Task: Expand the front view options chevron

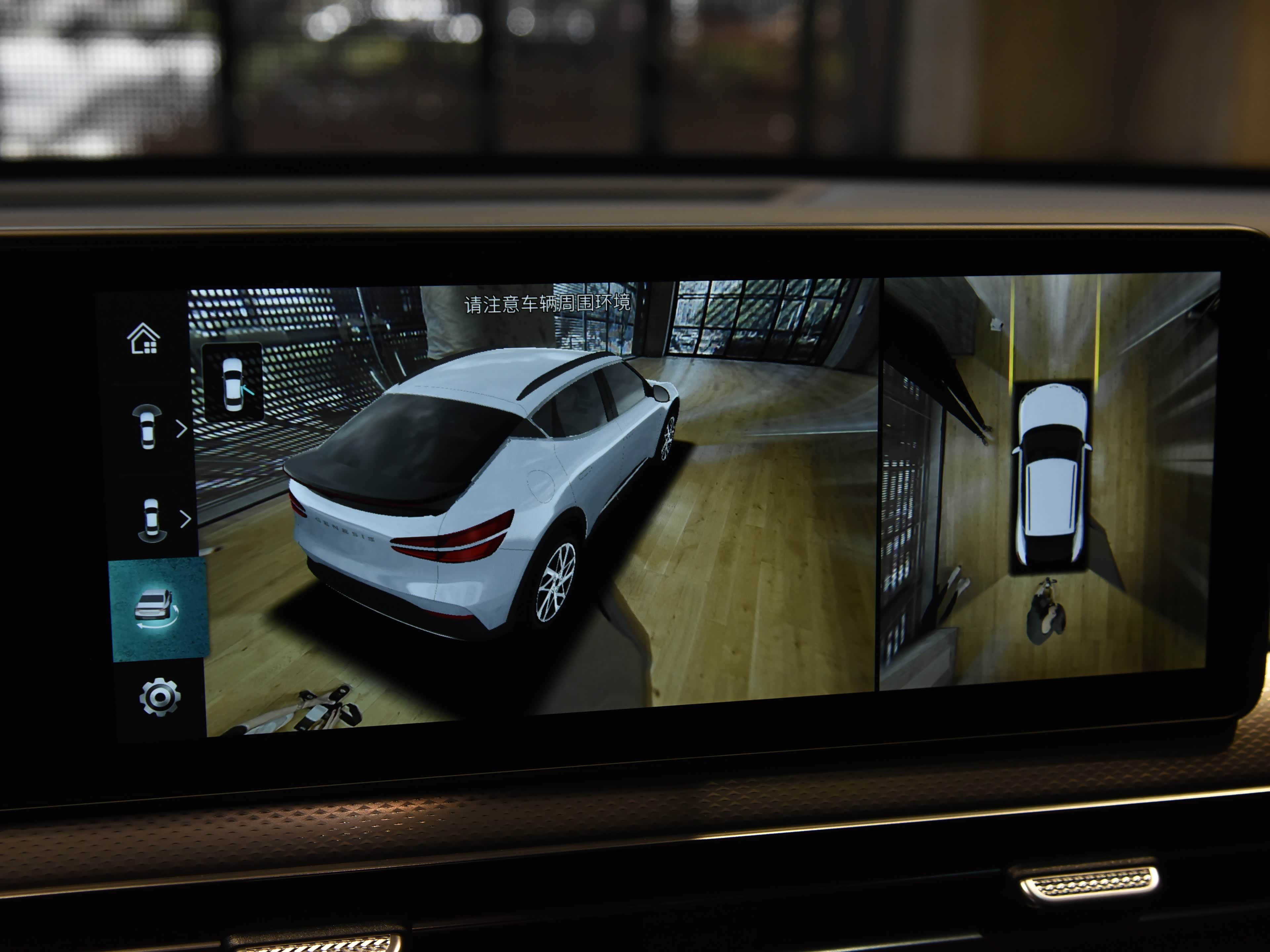Action: [x=182, y=429]
